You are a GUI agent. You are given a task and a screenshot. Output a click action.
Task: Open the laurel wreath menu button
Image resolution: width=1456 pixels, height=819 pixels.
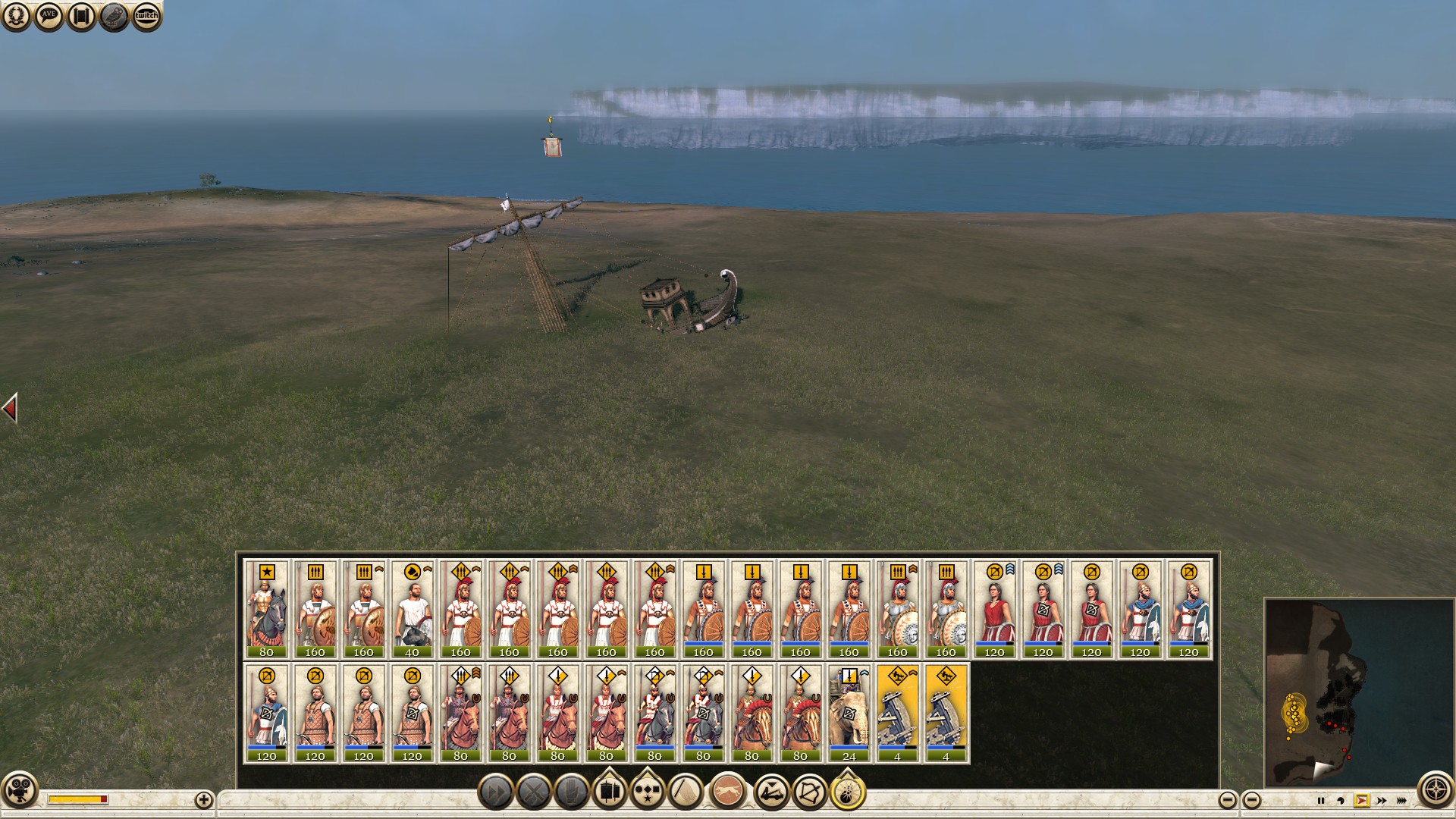click(16, 16)
